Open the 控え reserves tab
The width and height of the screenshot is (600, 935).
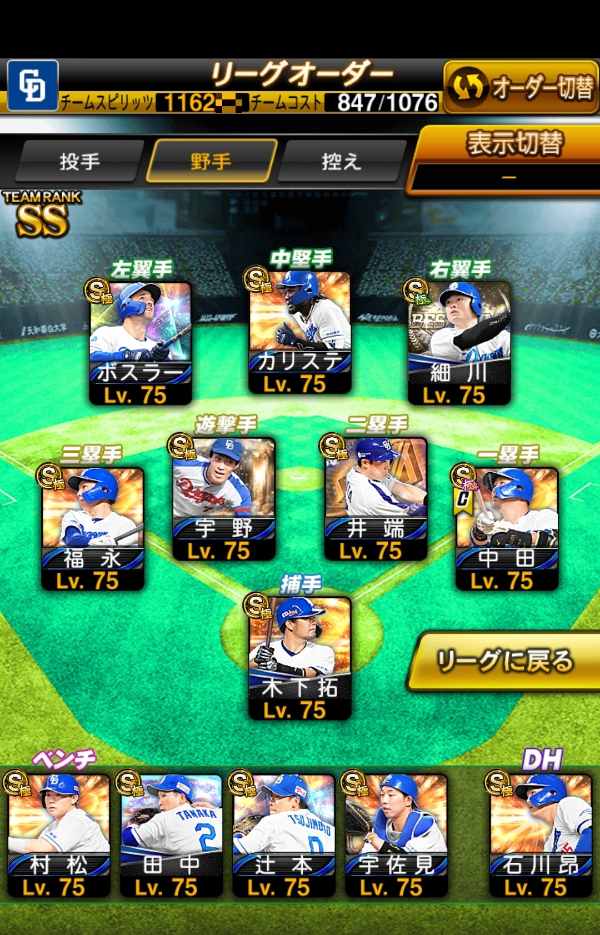pyautogui.click(x=342, y=161)
